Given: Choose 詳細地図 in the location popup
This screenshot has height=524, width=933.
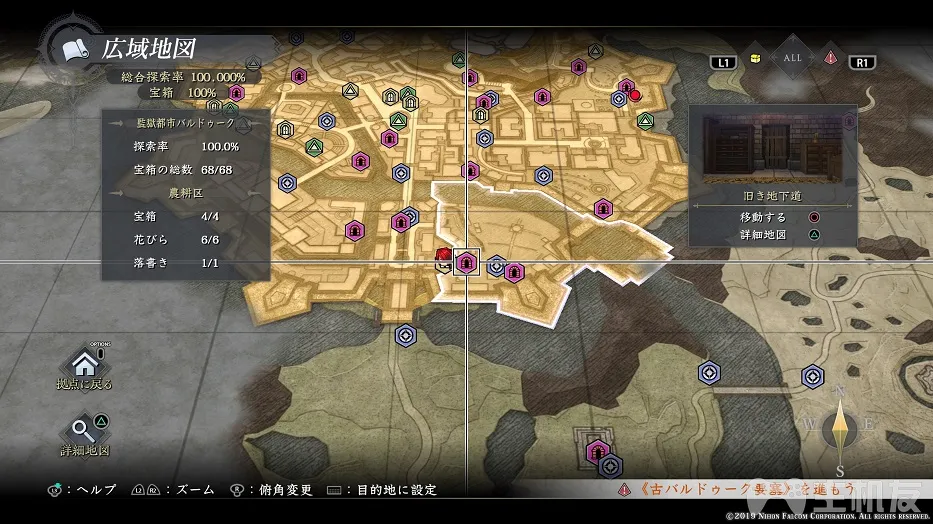Looking at the screenshot, I should pyautogui.click(x=772, y=235).
